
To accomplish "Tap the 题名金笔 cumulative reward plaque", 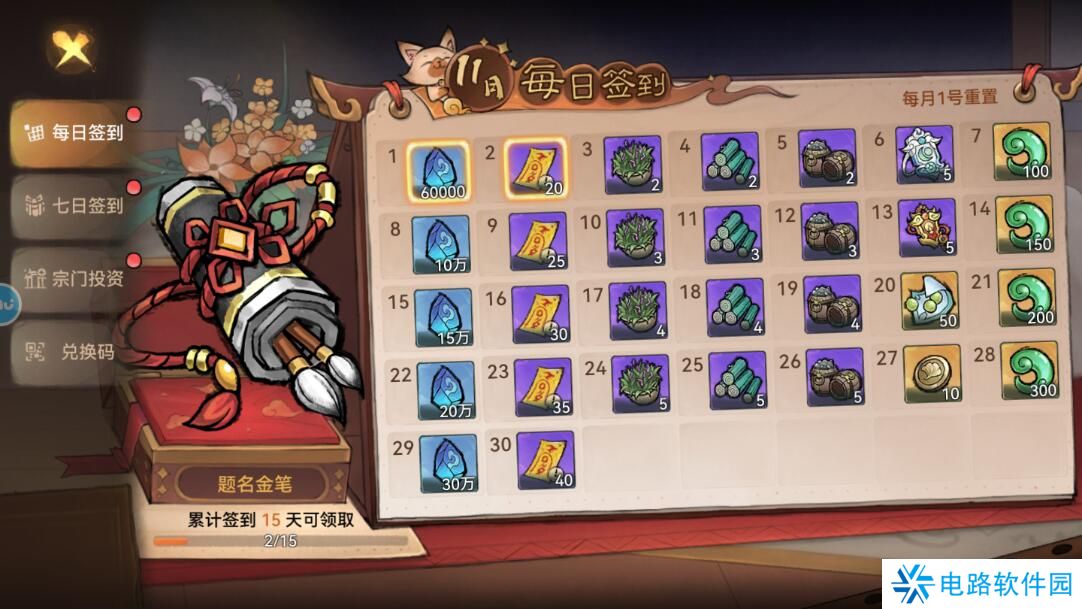I will pyautogui.click(x=253, y=484).
